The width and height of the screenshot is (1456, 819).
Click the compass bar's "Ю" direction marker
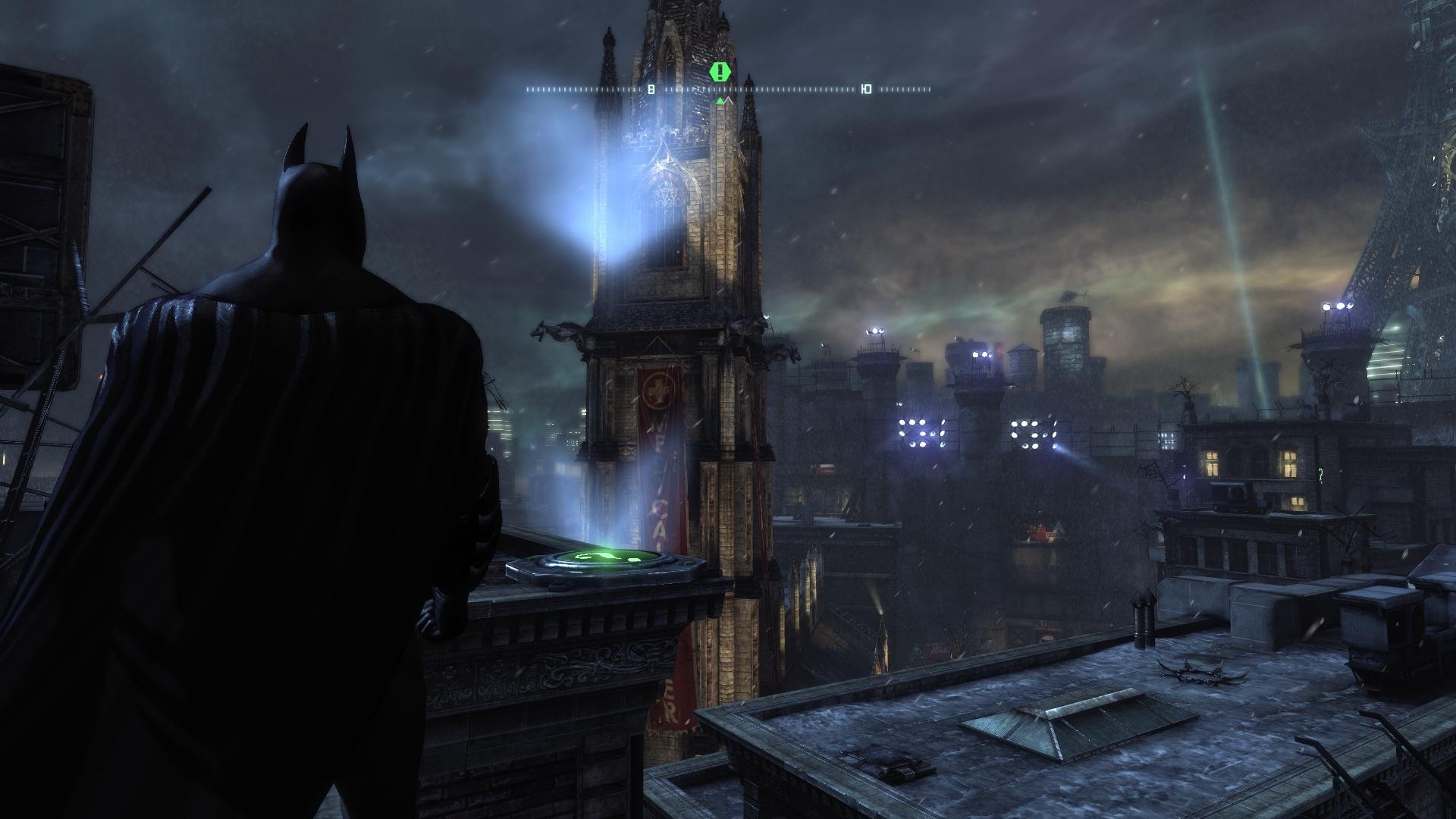click(866, 89)
